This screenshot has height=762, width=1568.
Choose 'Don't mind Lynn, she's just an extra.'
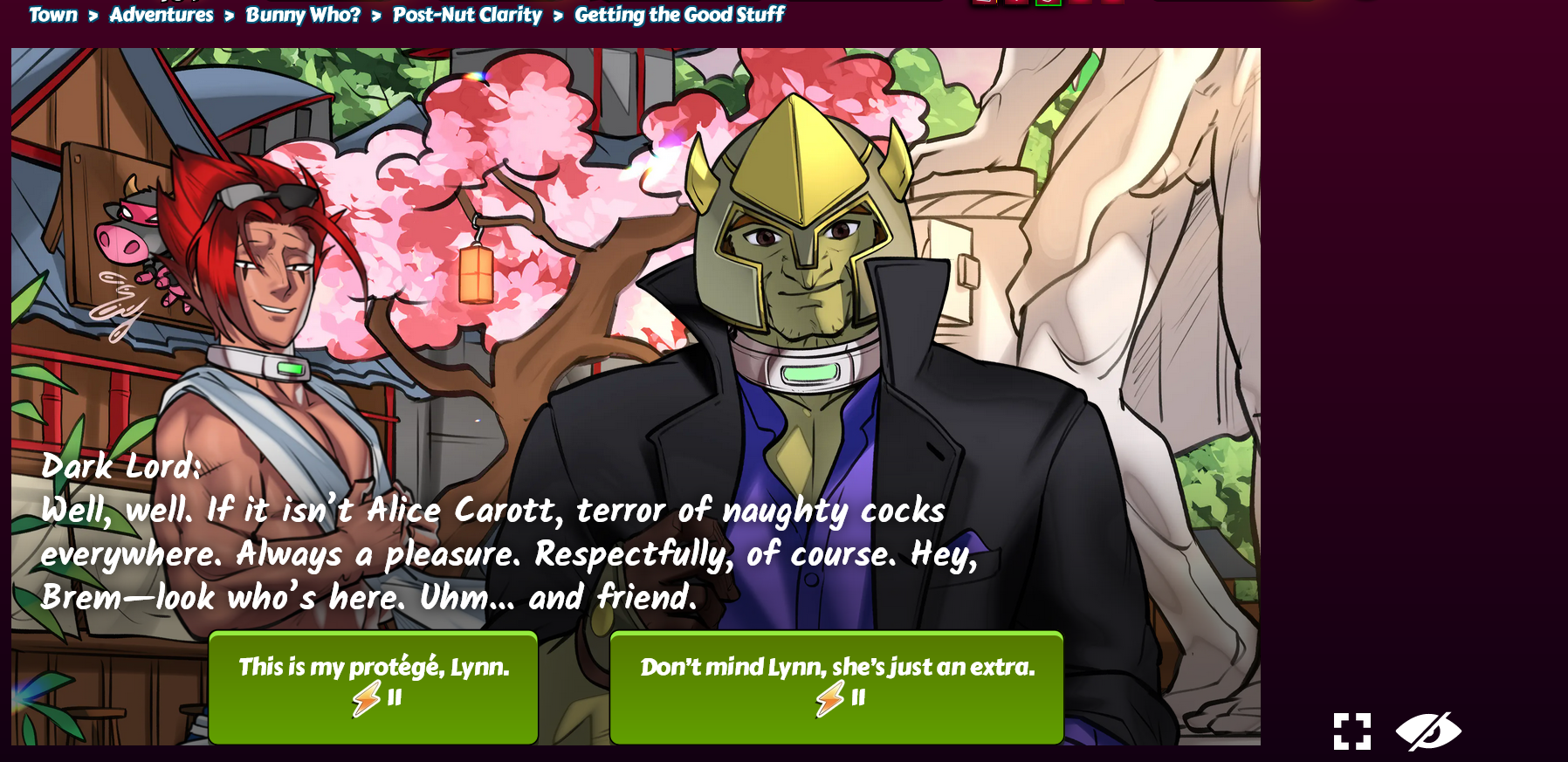click(x=836, y=687)
